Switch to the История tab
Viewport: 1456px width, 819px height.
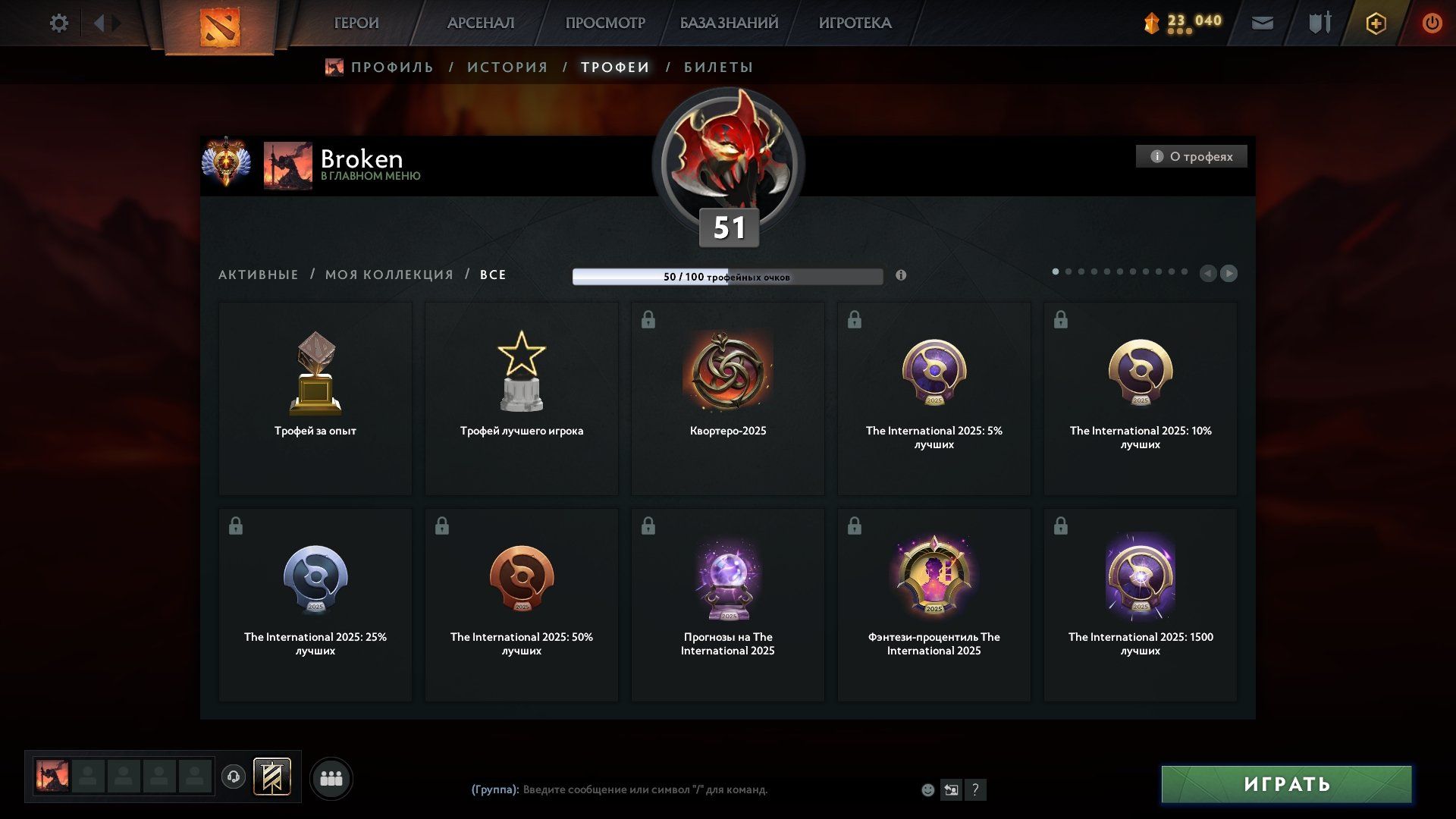click(507, 67)
